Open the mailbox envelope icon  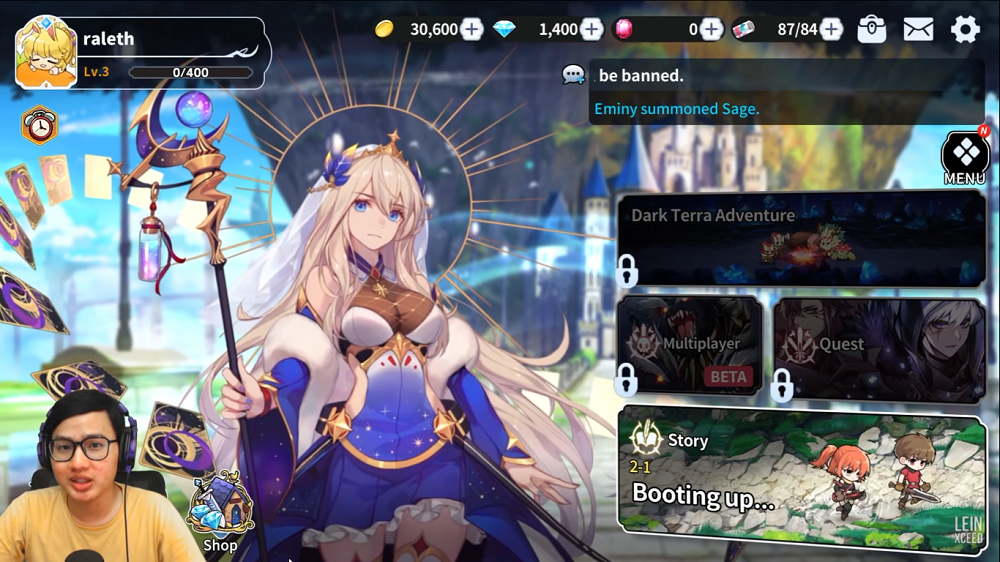(918, 29)
